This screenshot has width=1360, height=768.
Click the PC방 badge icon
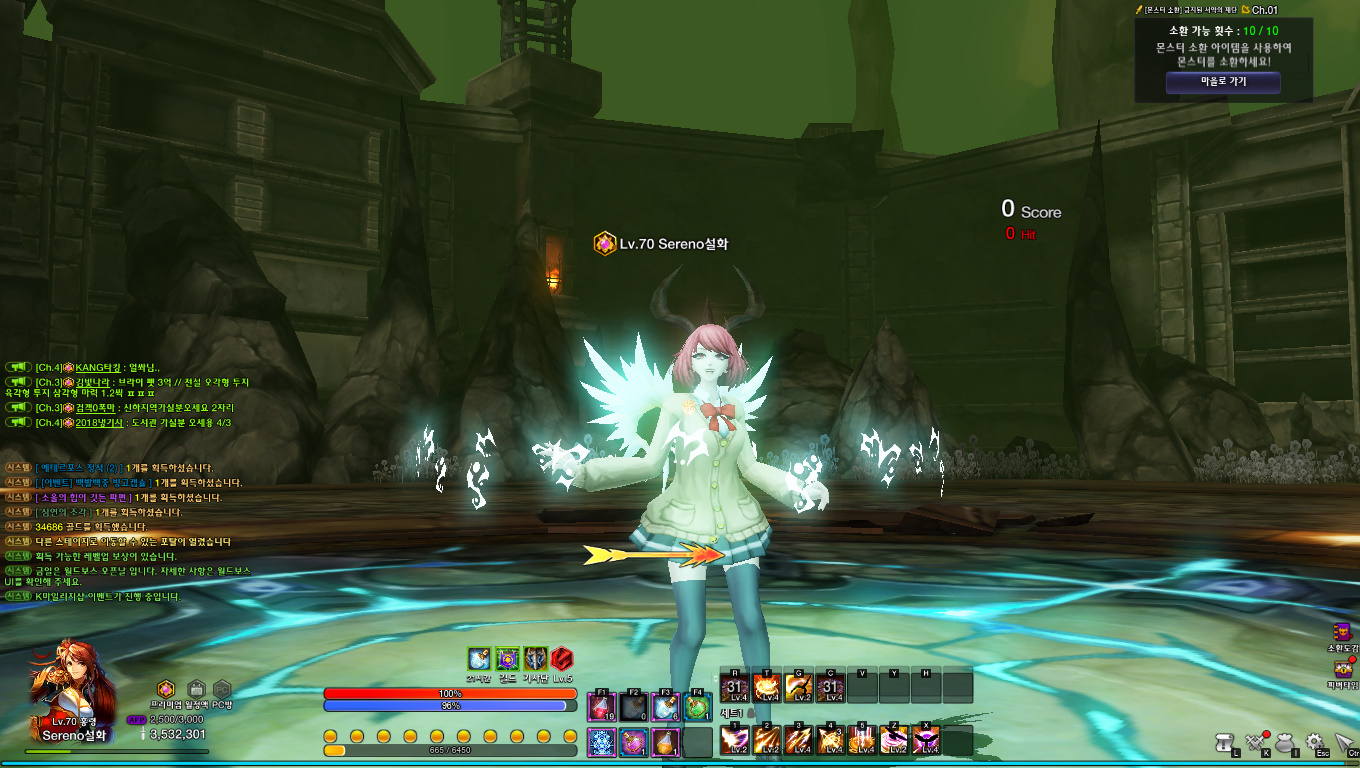[222, 689]
